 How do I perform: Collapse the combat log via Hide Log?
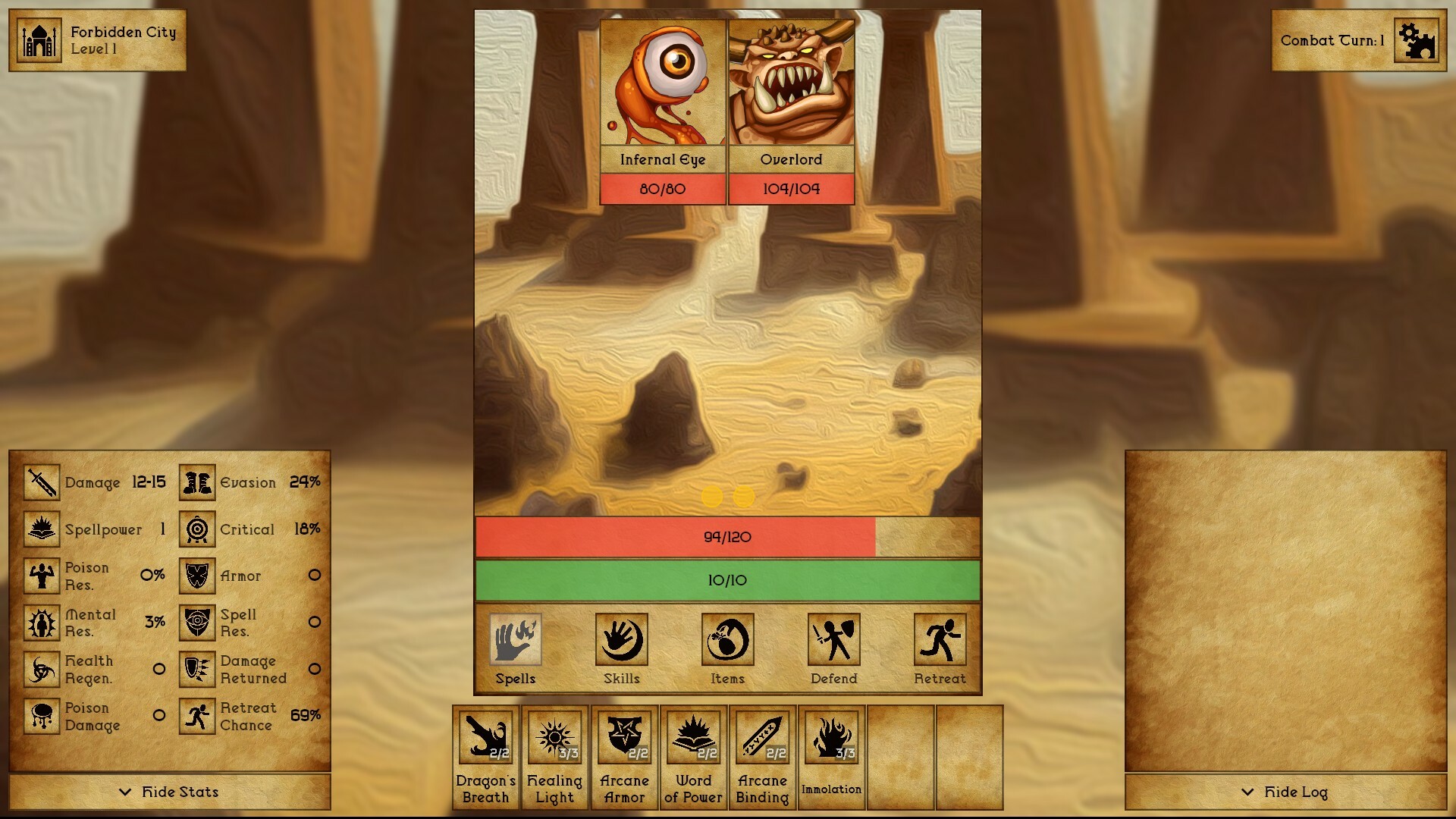point(1287,793)
